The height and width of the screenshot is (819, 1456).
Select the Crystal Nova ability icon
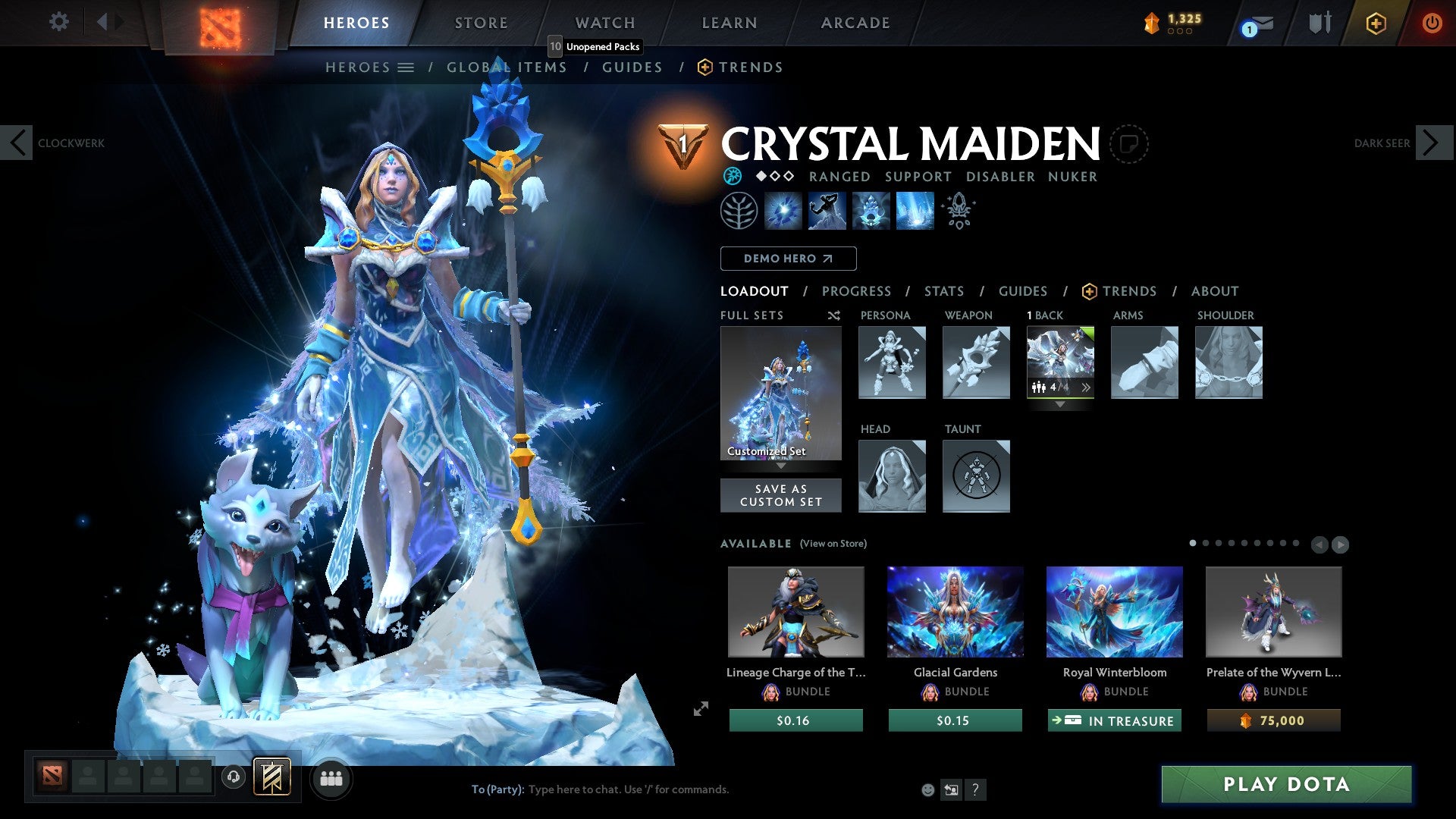coord(784,212)
